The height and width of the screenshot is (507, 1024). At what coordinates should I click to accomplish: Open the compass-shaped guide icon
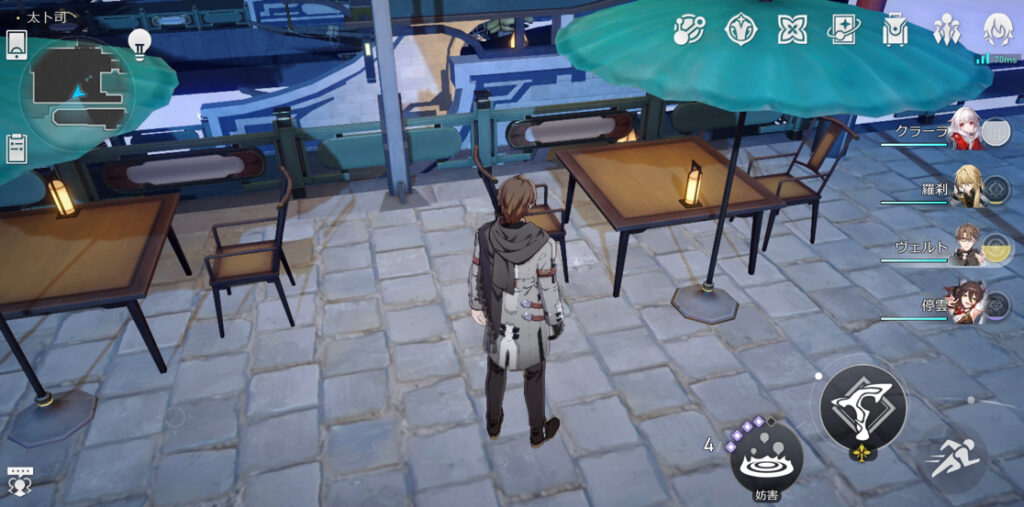point(740,30)
